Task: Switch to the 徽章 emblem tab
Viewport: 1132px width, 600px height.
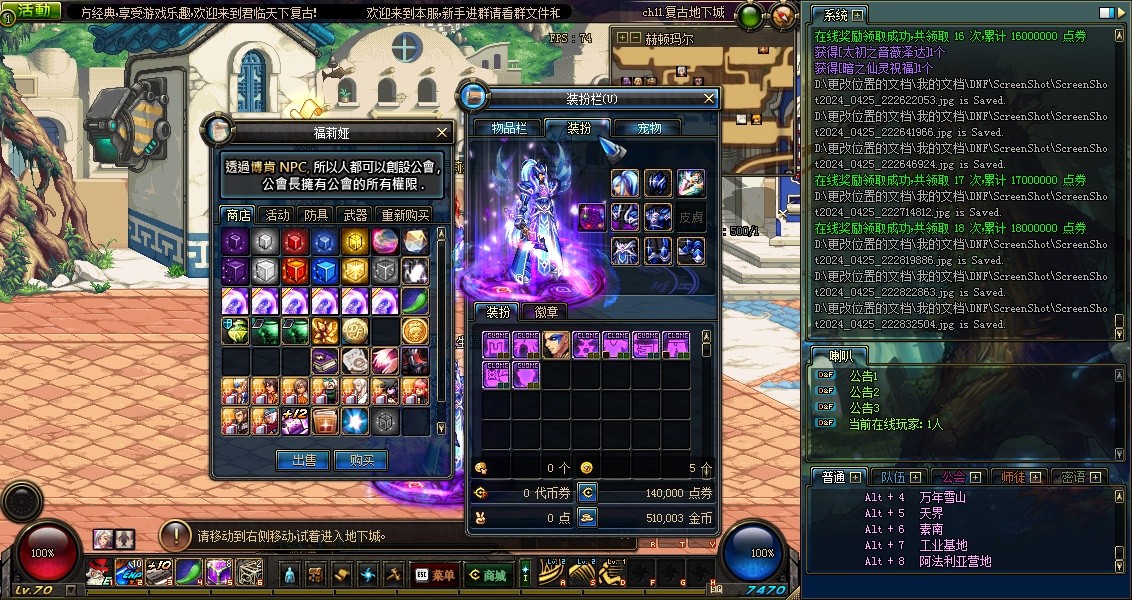Action: pyautogui.click(x=546, y=312)
